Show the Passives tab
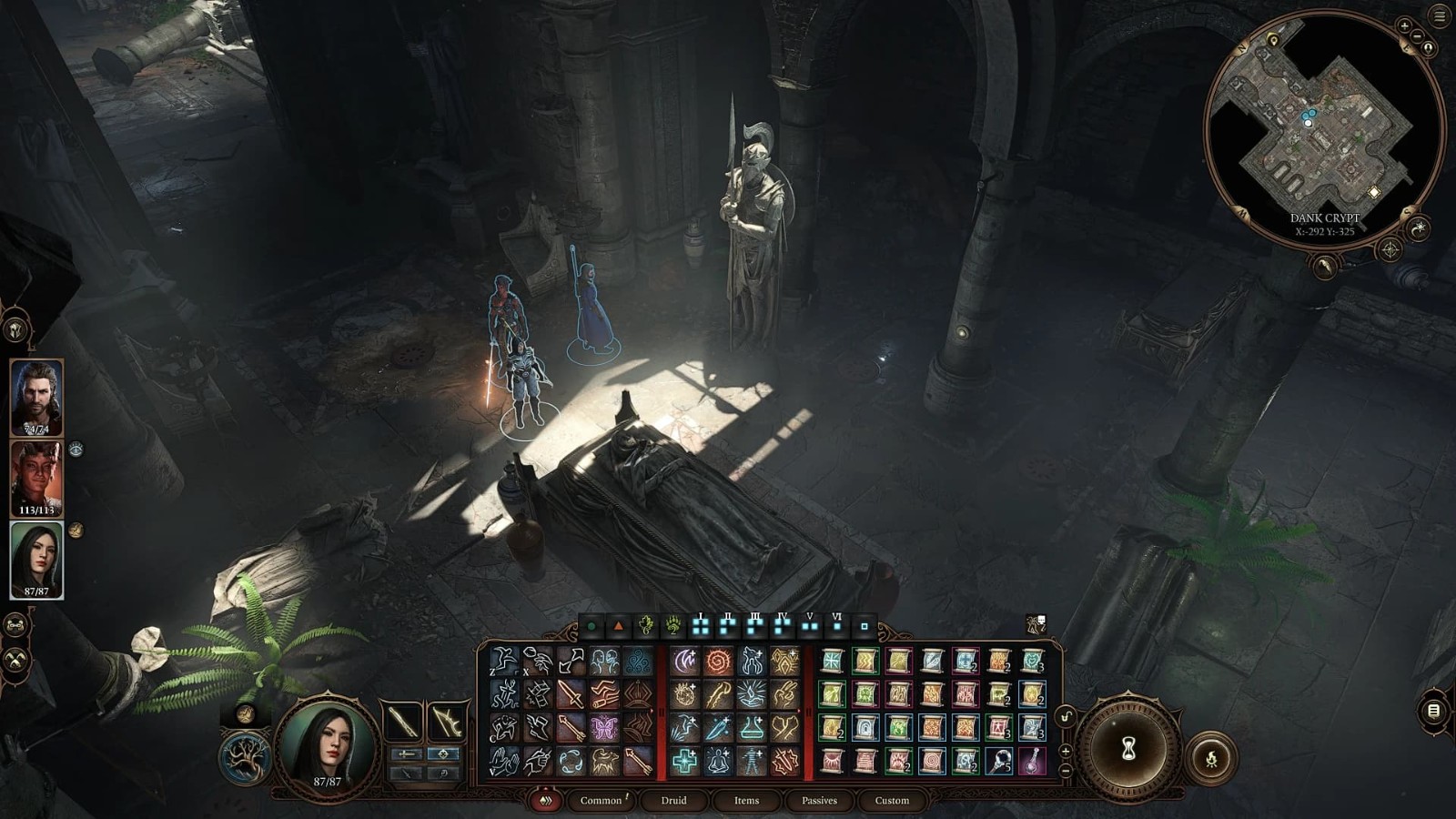 (x=819, y=801)
